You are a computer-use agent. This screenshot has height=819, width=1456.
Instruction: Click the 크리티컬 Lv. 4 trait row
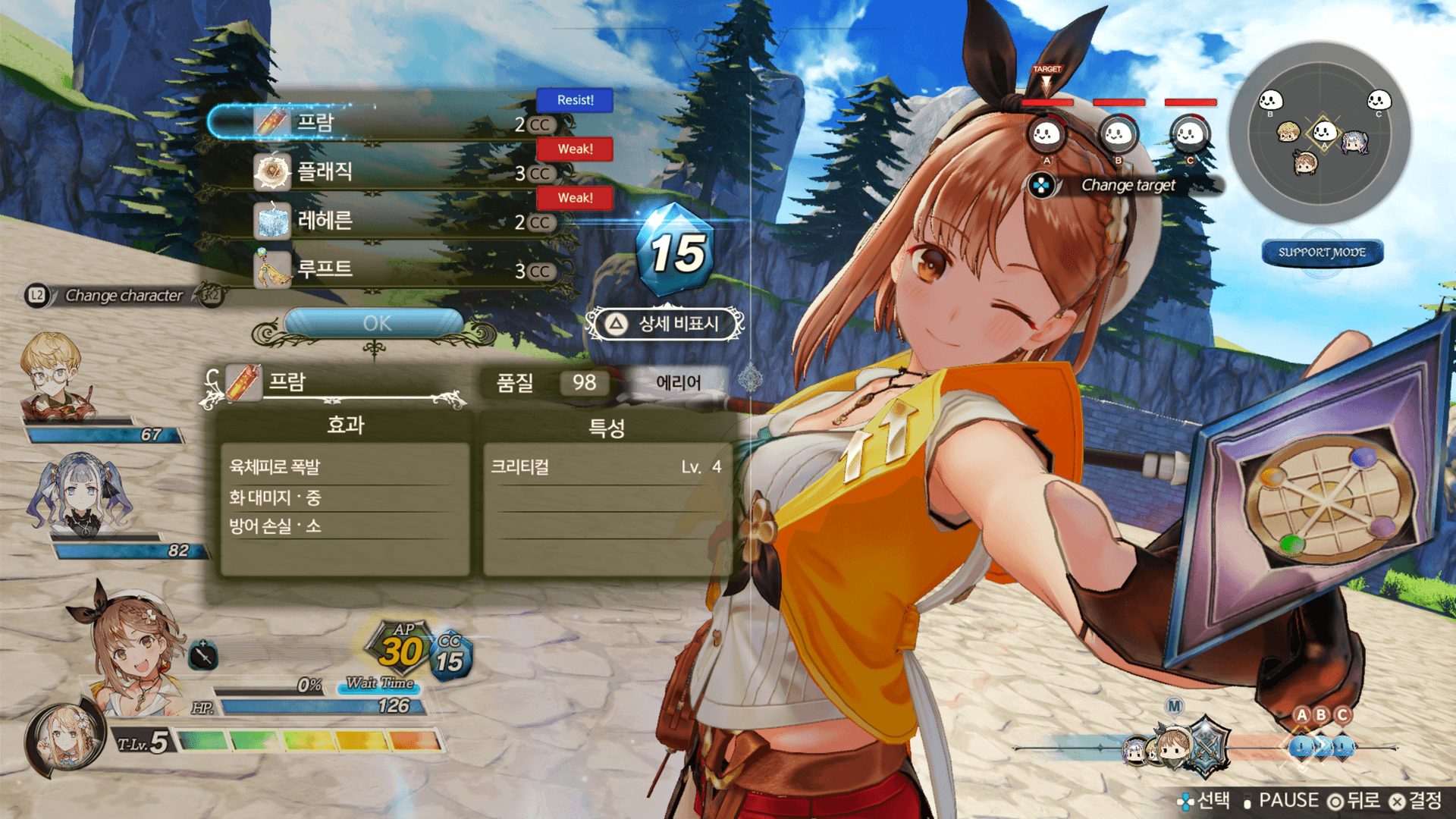tap(605, 467)
